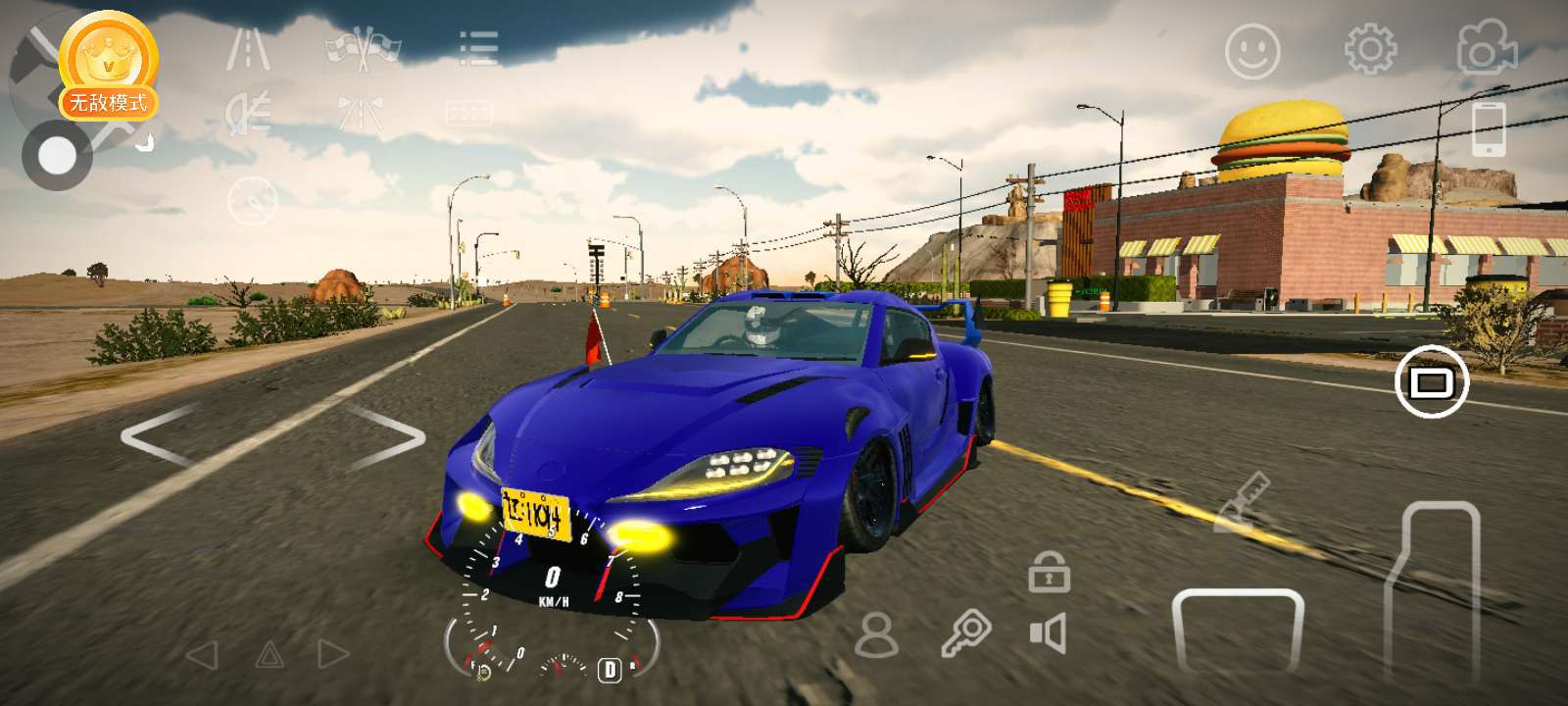Image resolution: width=1568 pixels, height=706 pixels.
Task: Sound the horn with speaker icon
Action: coord(1048,634)
